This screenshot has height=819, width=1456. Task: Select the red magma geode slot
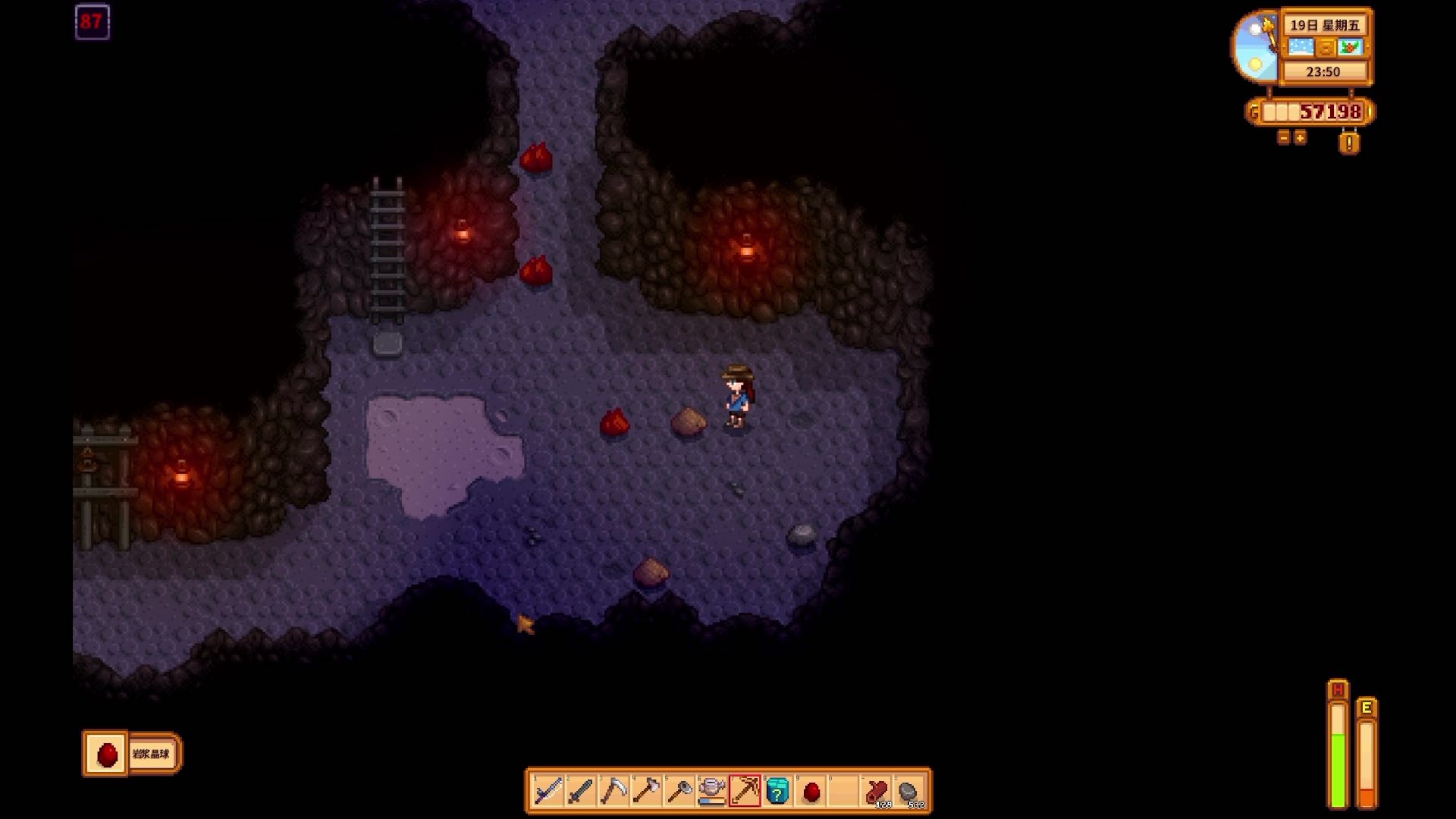coord(811,792)
